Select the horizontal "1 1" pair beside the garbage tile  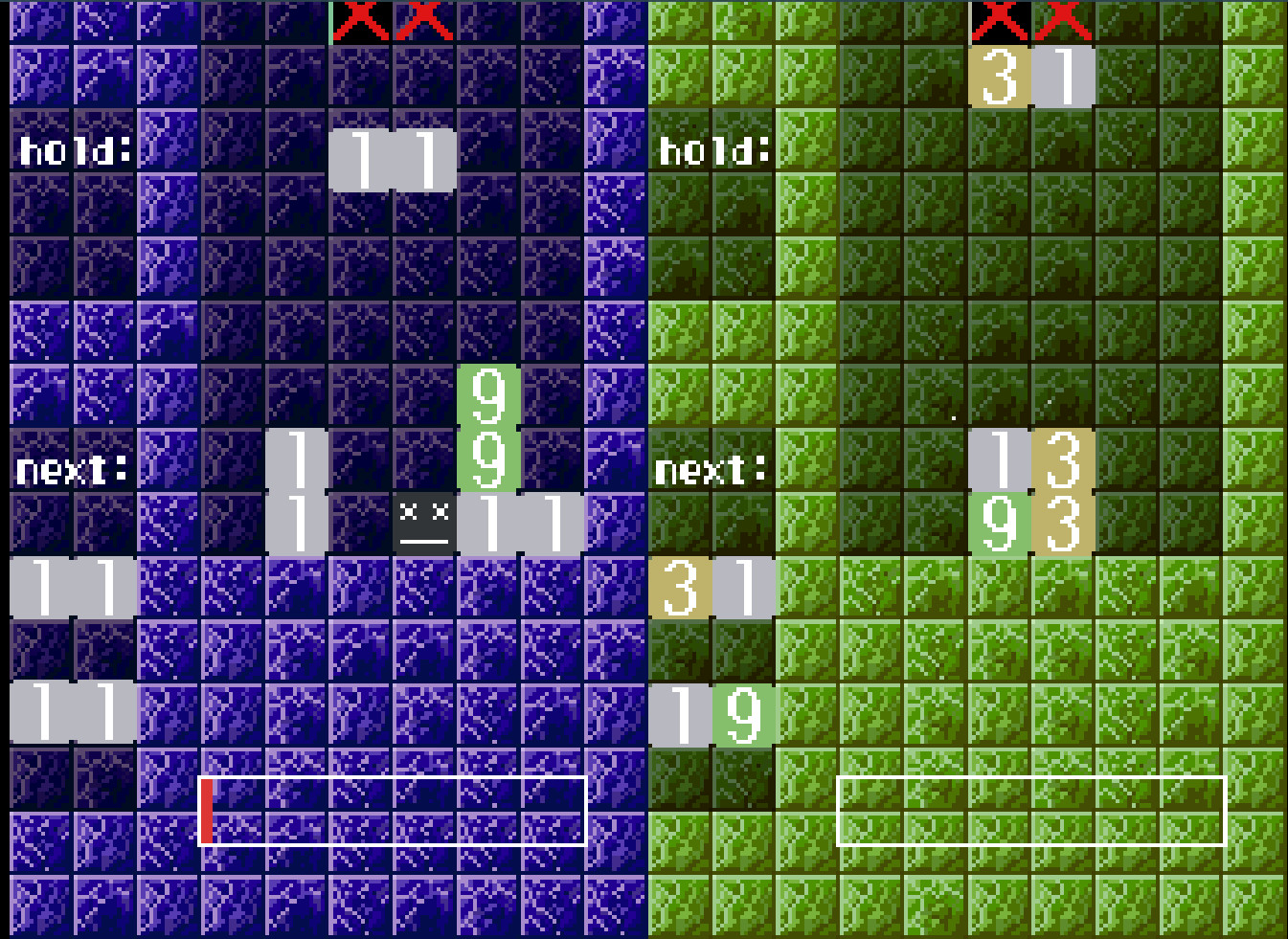tap(519, 522)
